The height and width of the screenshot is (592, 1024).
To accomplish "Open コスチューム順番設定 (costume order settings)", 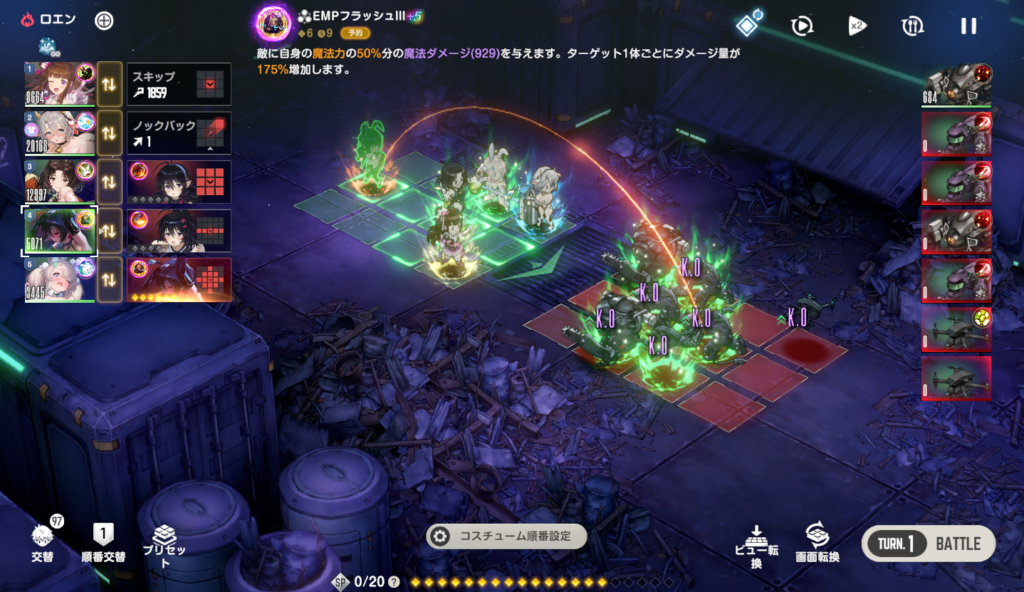I will [x=507, y=536].
